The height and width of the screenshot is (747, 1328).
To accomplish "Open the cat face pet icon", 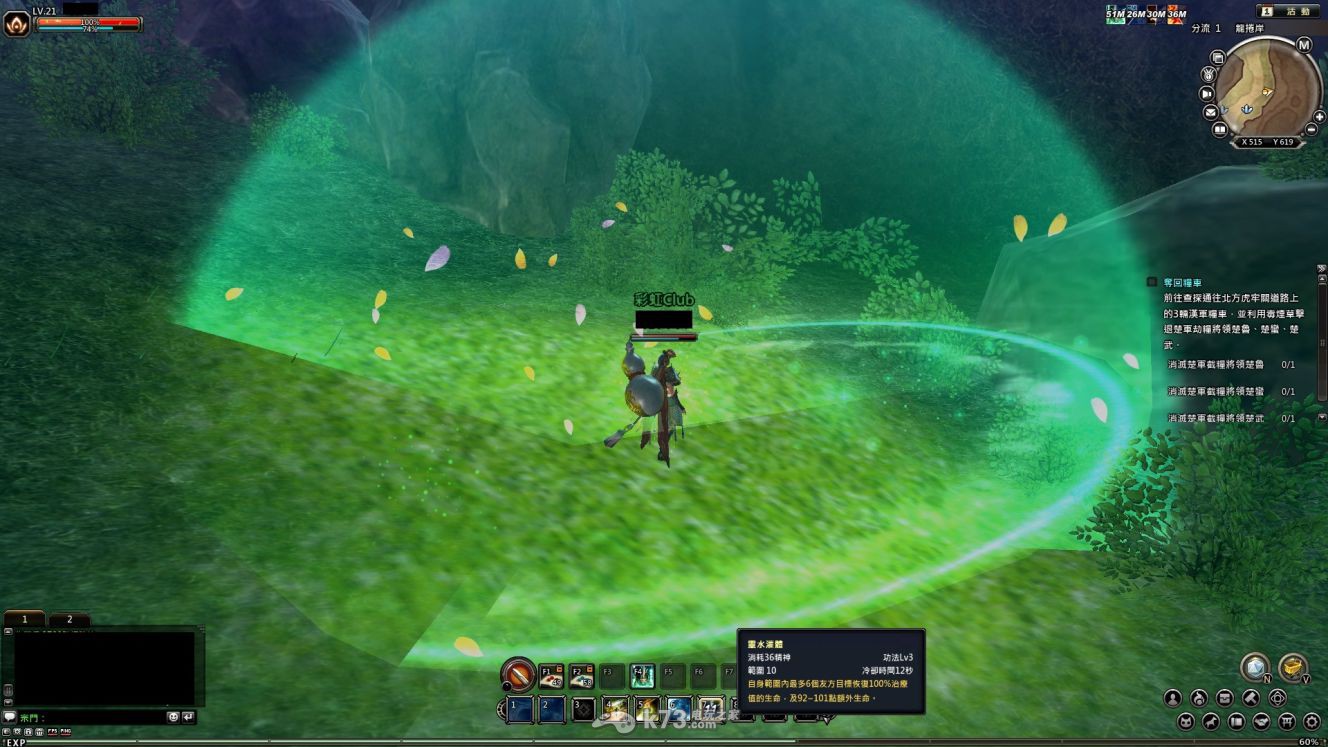I will (1185, 721).
